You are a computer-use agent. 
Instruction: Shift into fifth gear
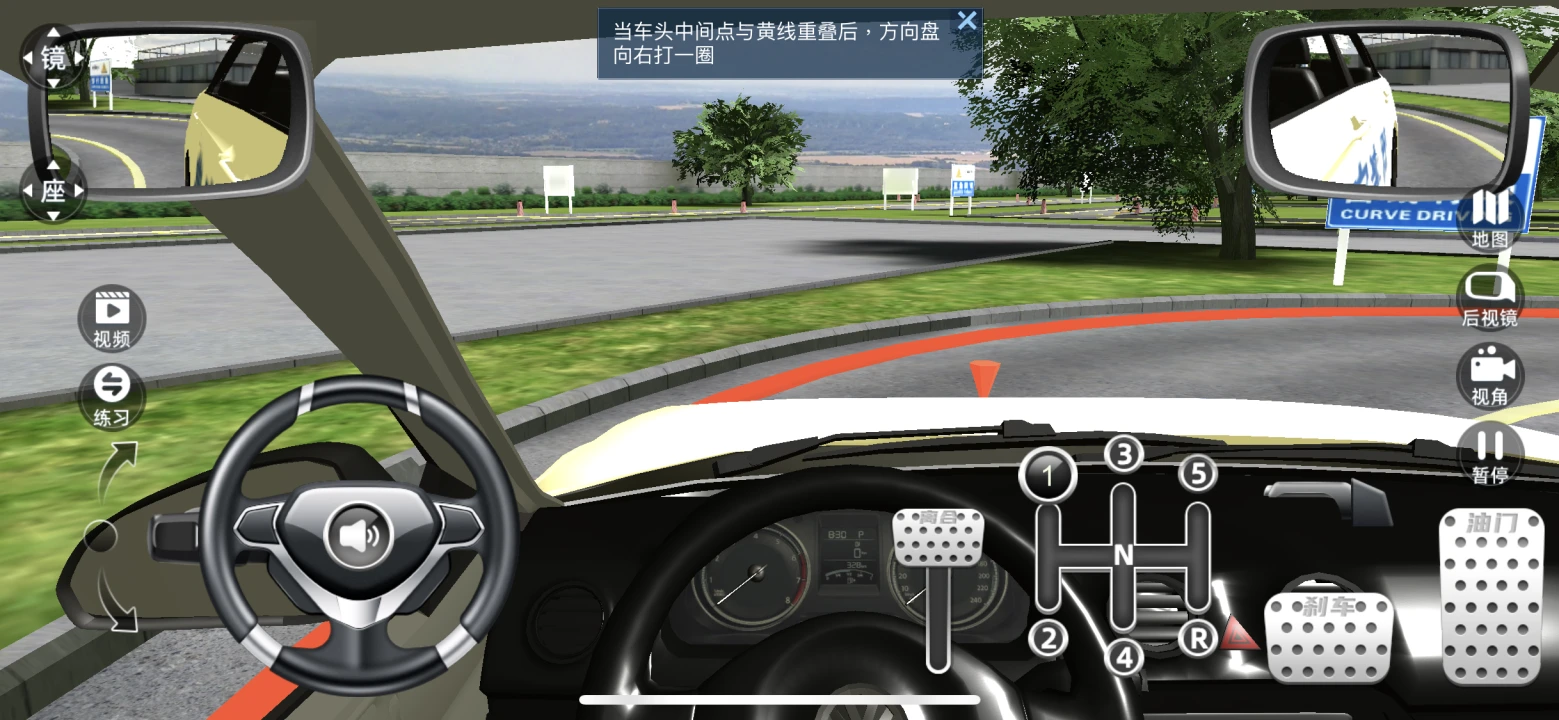point(1198,474)
